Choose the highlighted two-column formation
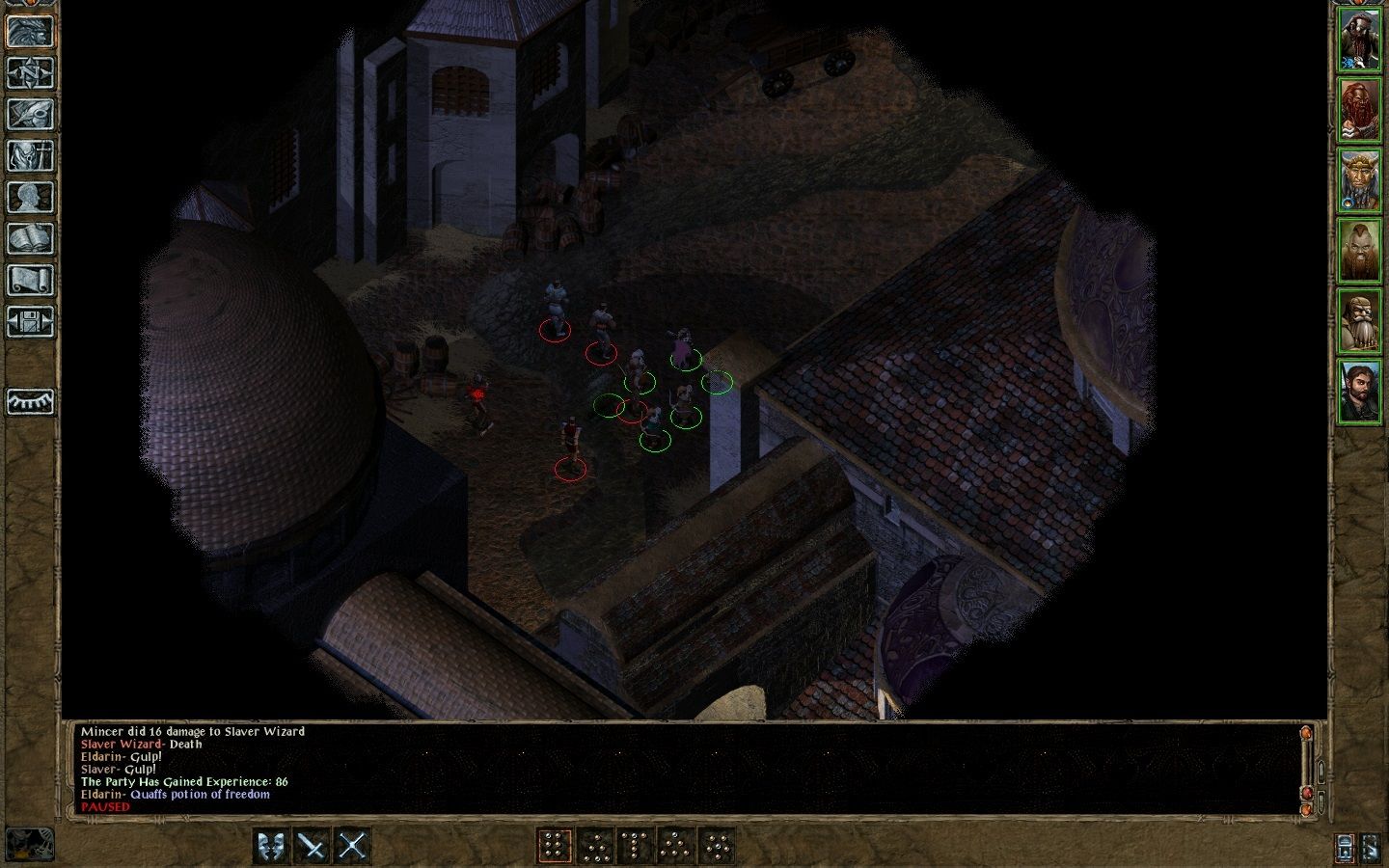 coord(555,846)
